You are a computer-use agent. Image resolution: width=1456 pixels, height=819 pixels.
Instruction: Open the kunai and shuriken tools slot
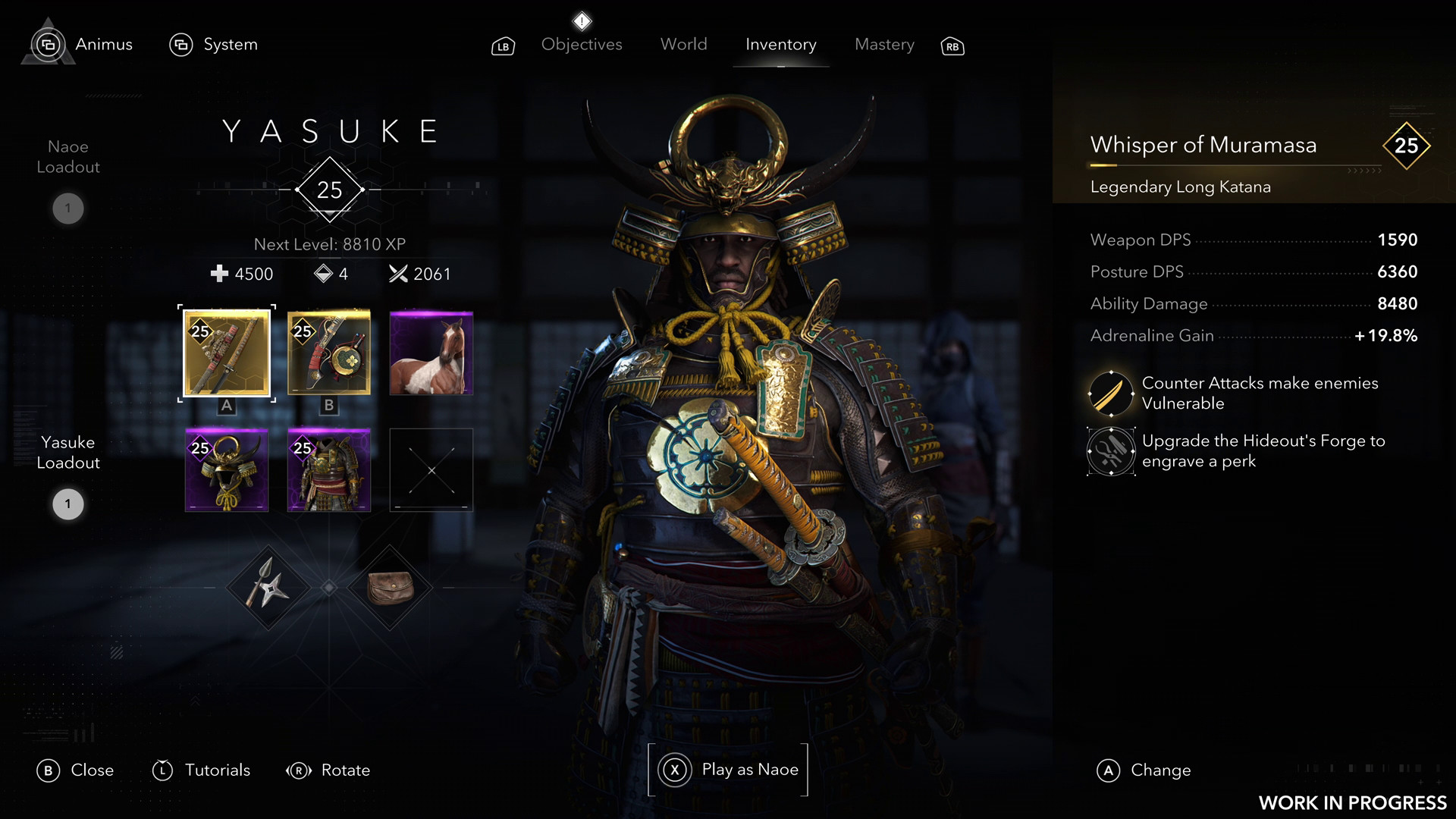(268, 588)
